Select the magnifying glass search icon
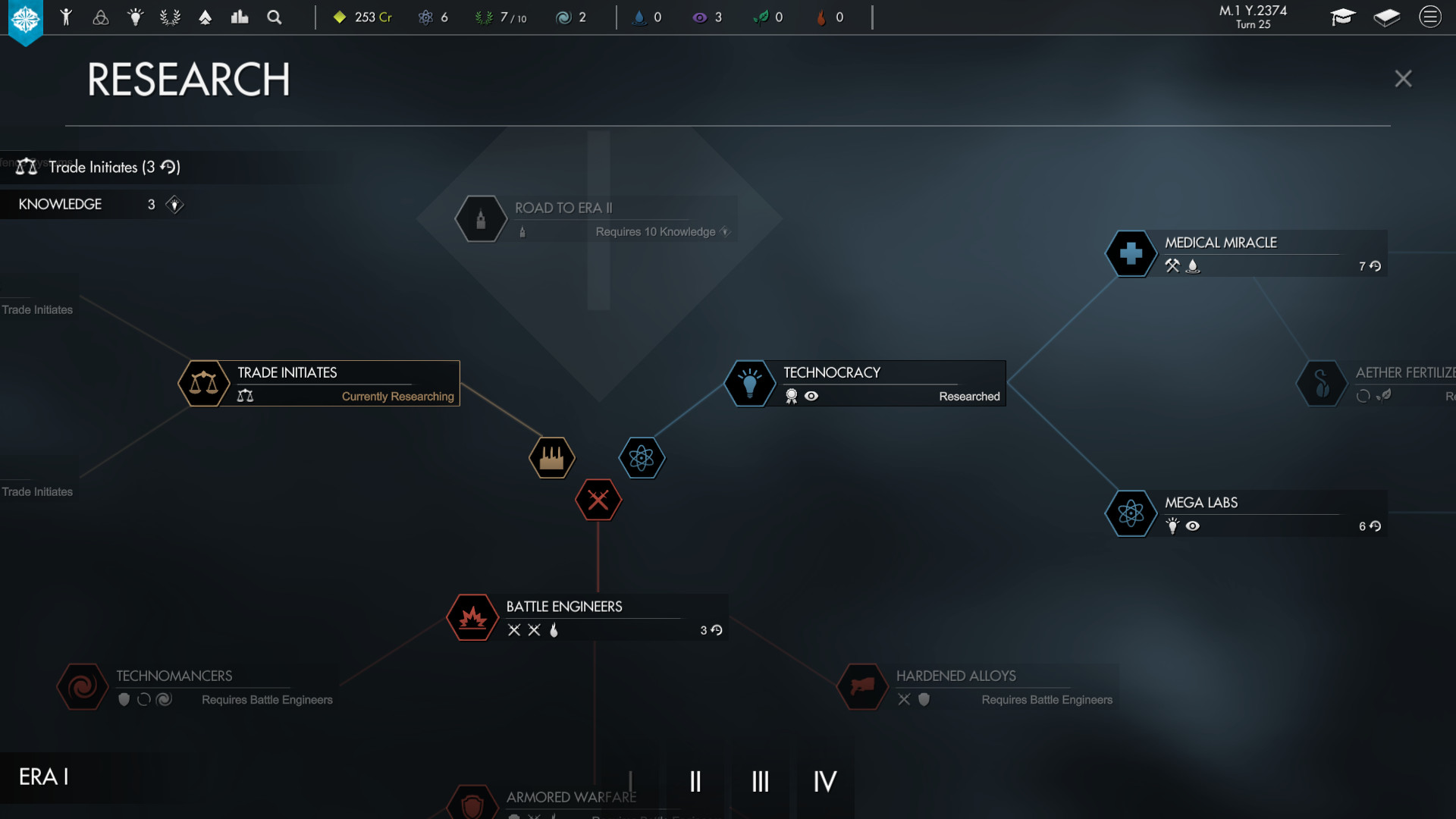The image size is (1456, 819). (x=275, y=17)
